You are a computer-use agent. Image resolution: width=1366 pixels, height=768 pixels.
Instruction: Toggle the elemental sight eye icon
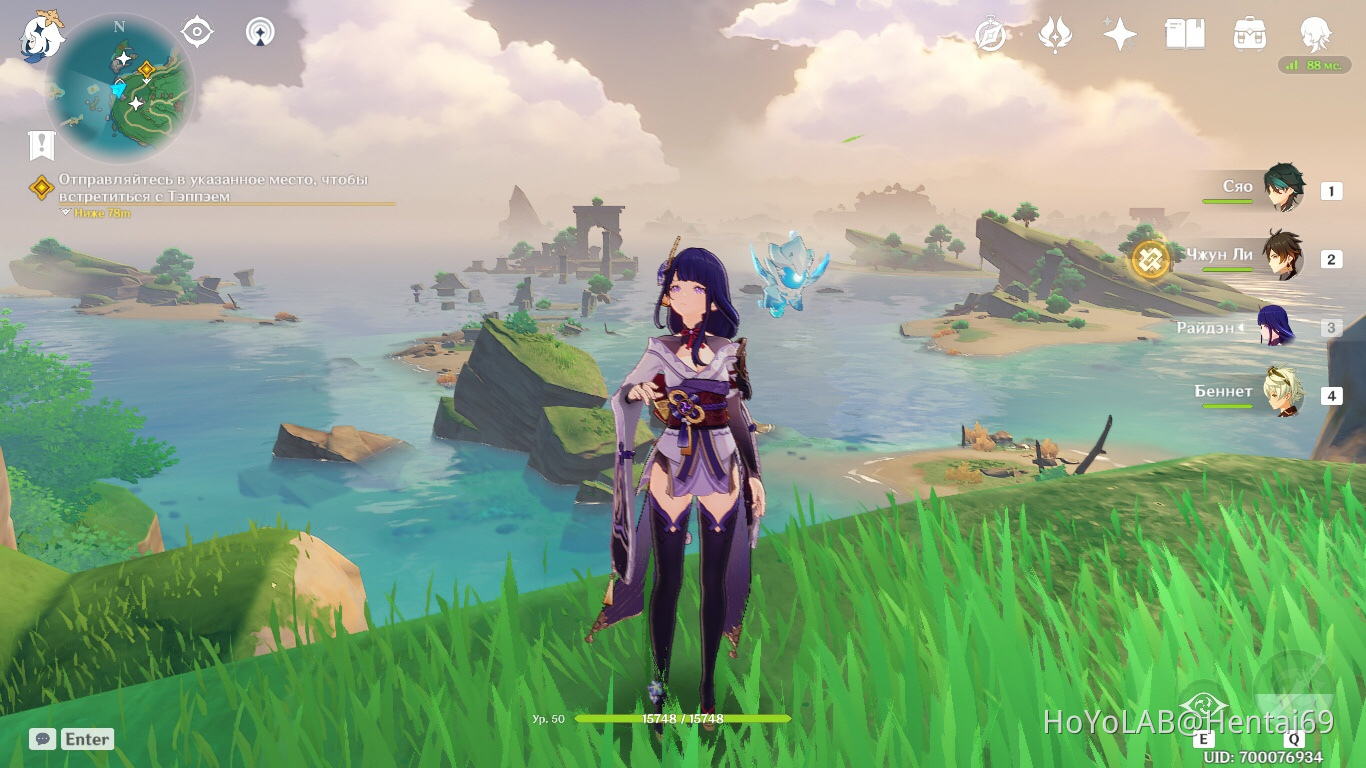pos(197,33)
